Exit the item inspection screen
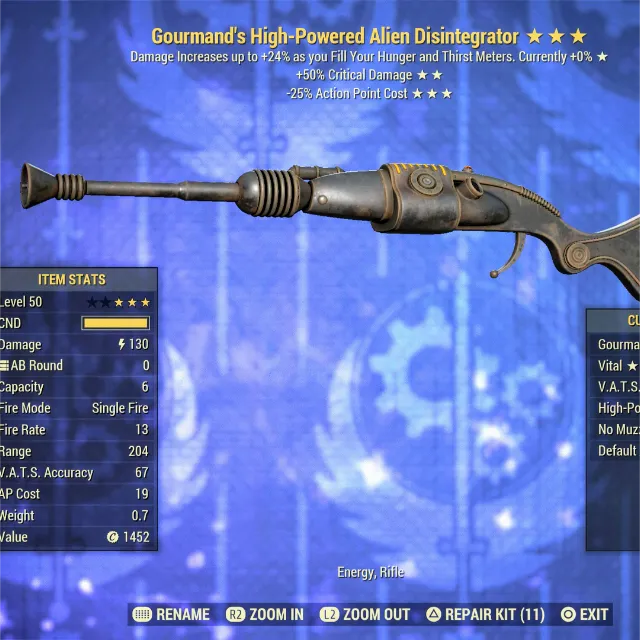 tap(584, 614)
